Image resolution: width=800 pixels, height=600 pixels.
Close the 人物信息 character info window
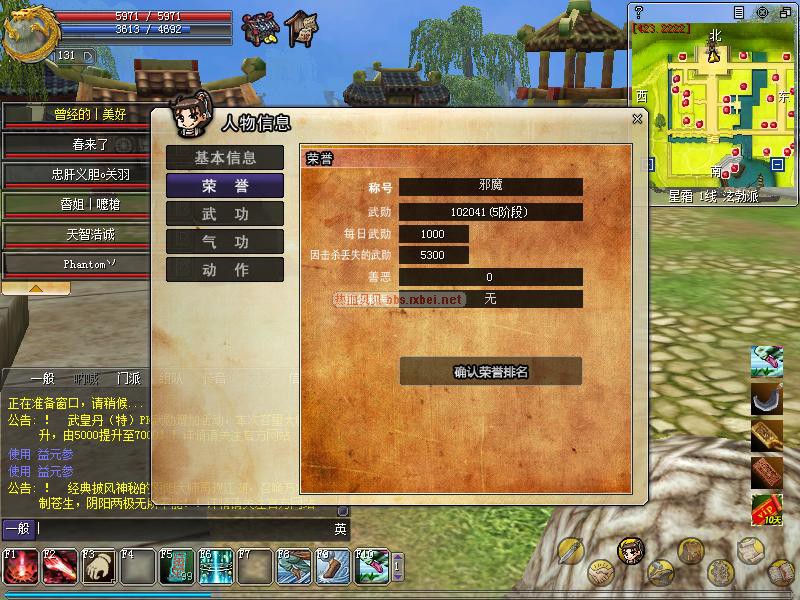(637, 119)
